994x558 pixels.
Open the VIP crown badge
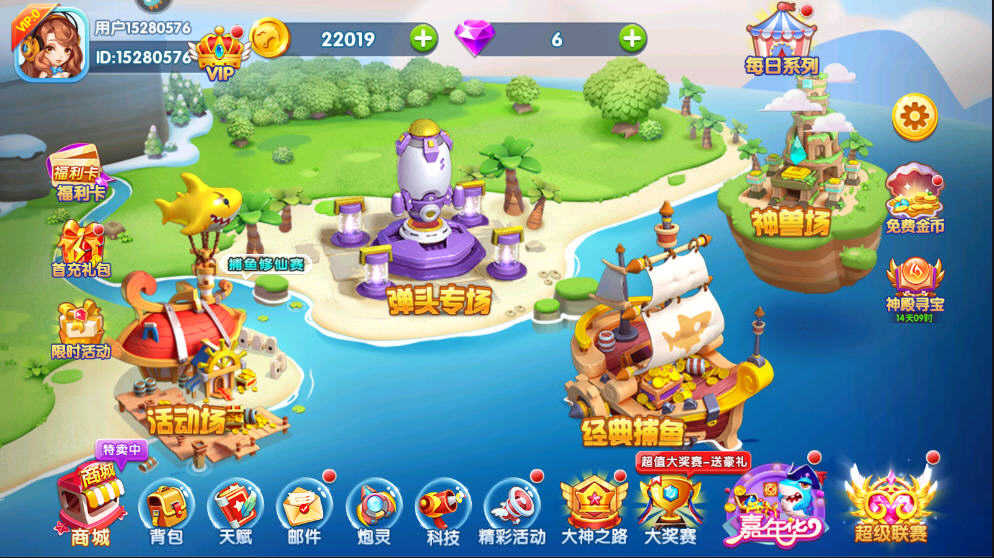(x=220, y=54)
